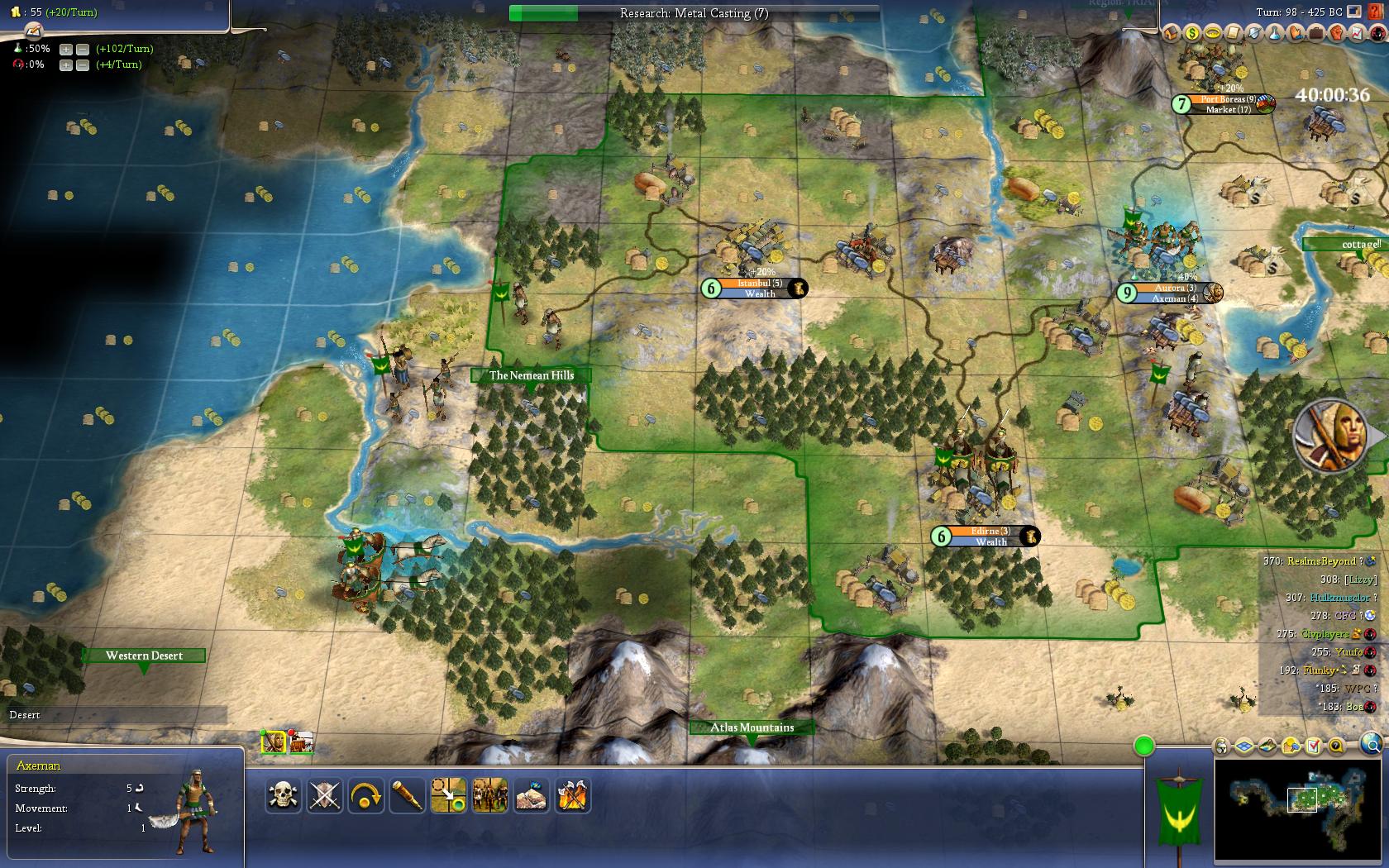
Task: Click the Metal Casting research bar
Action: point(694,13)
